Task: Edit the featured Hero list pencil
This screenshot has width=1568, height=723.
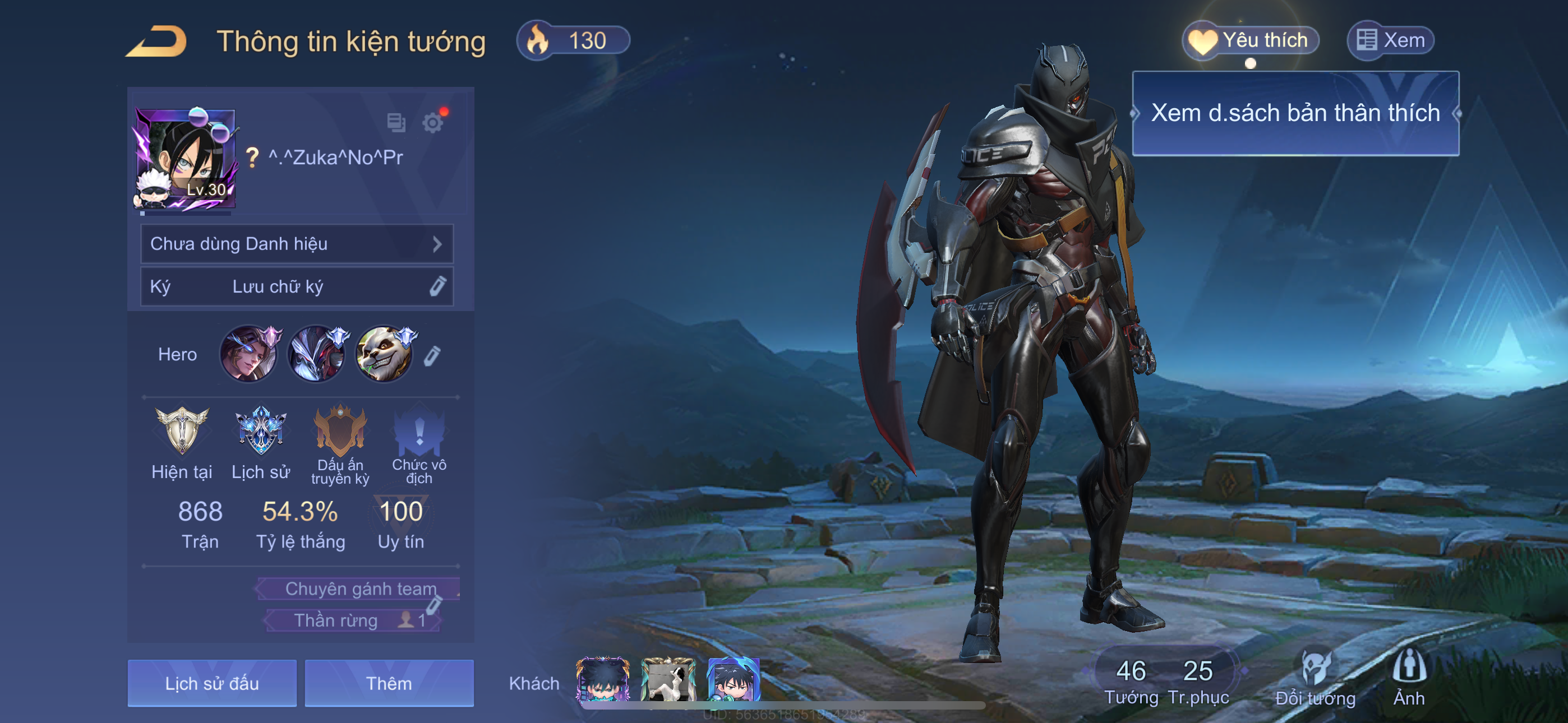Action: point(432,356)
